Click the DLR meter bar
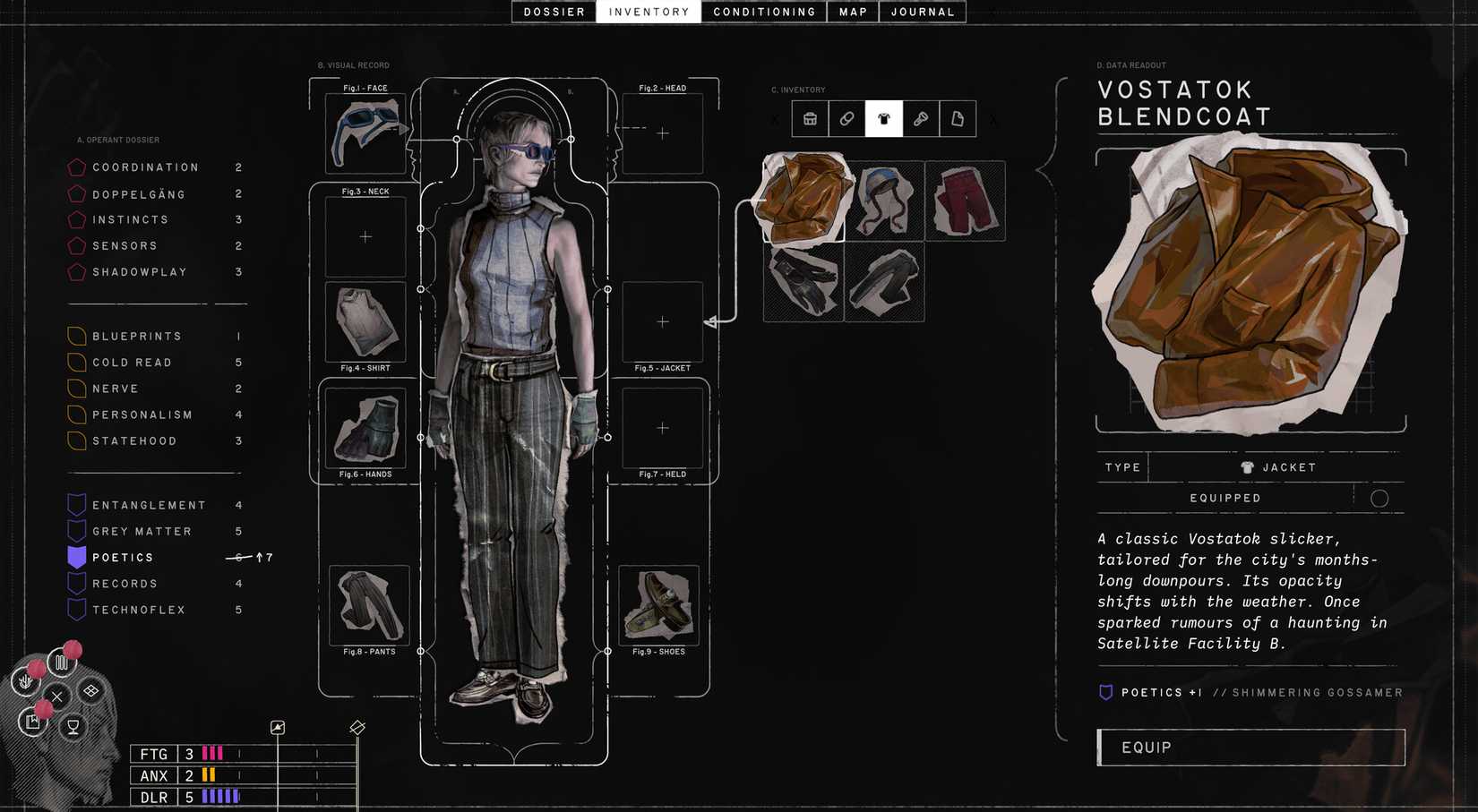This screenshot has height=812, width=1478. (218, 797)
